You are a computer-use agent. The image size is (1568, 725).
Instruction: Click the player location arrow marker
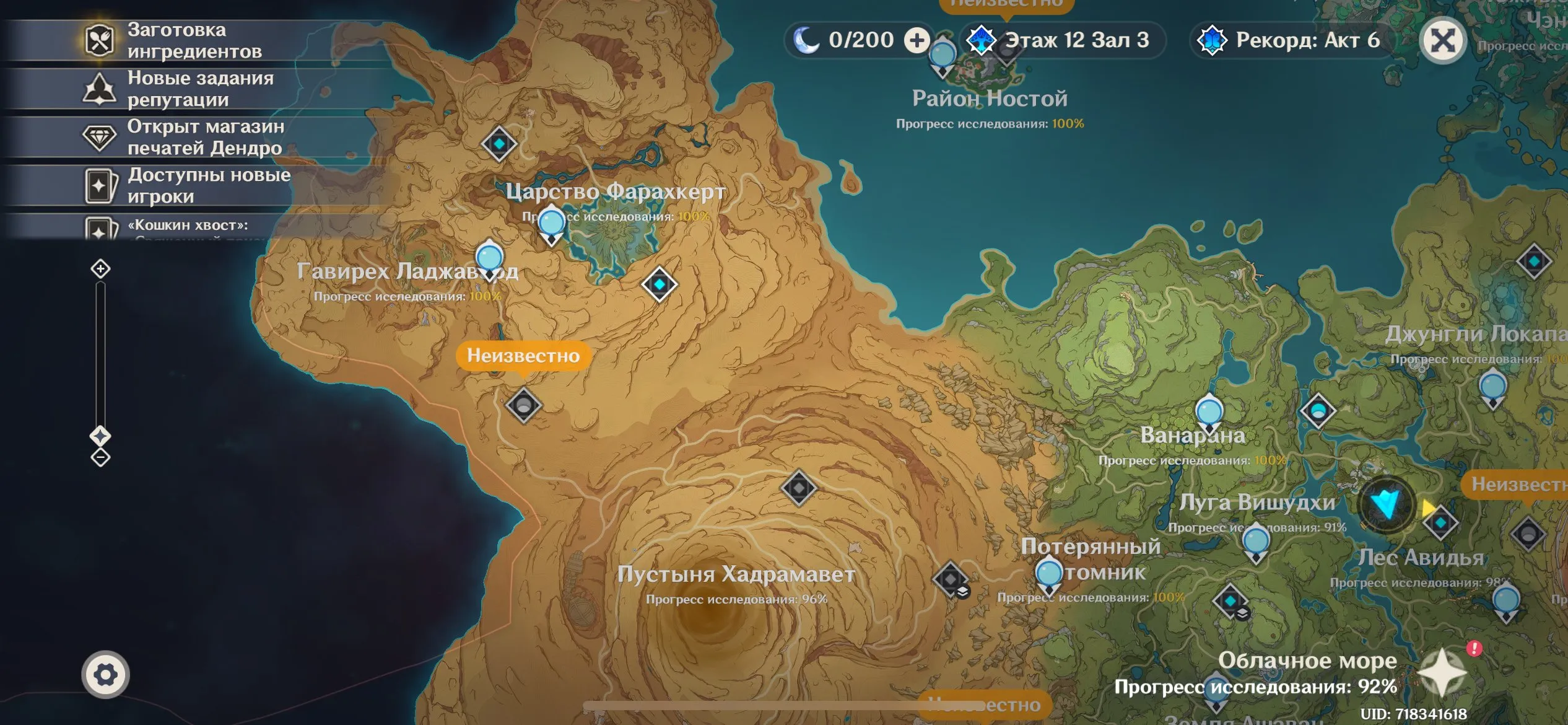click(1386, 504)
